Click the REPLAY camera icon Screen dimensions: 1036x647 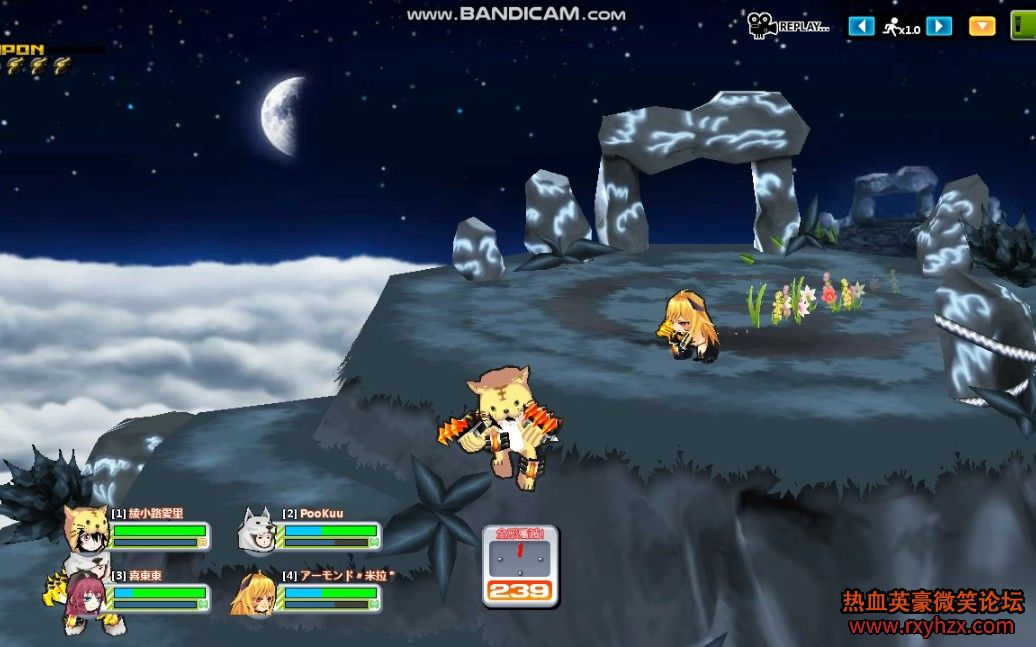click(x=763, y=25)
